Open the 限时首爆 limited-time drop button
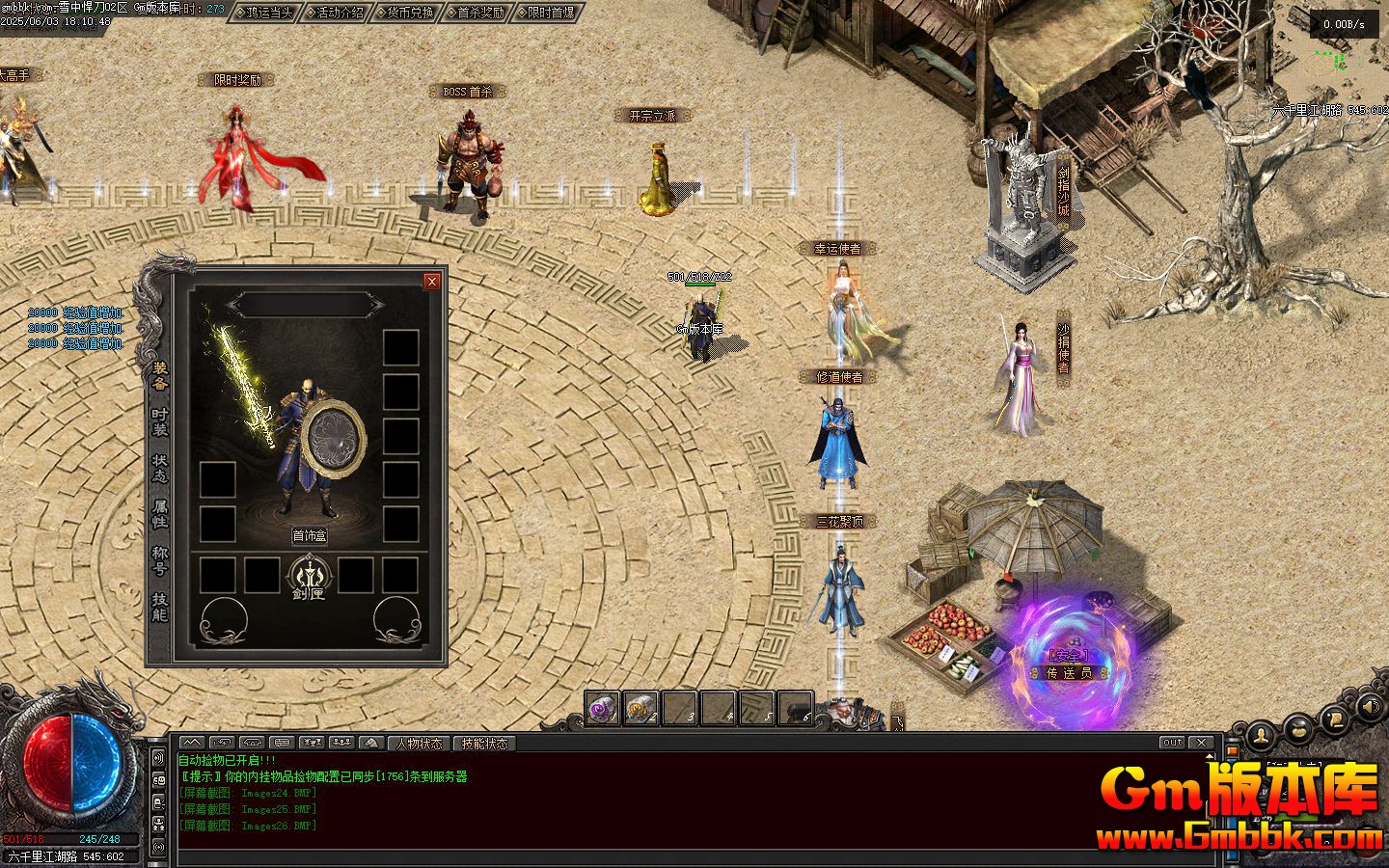 pos(546,13)
